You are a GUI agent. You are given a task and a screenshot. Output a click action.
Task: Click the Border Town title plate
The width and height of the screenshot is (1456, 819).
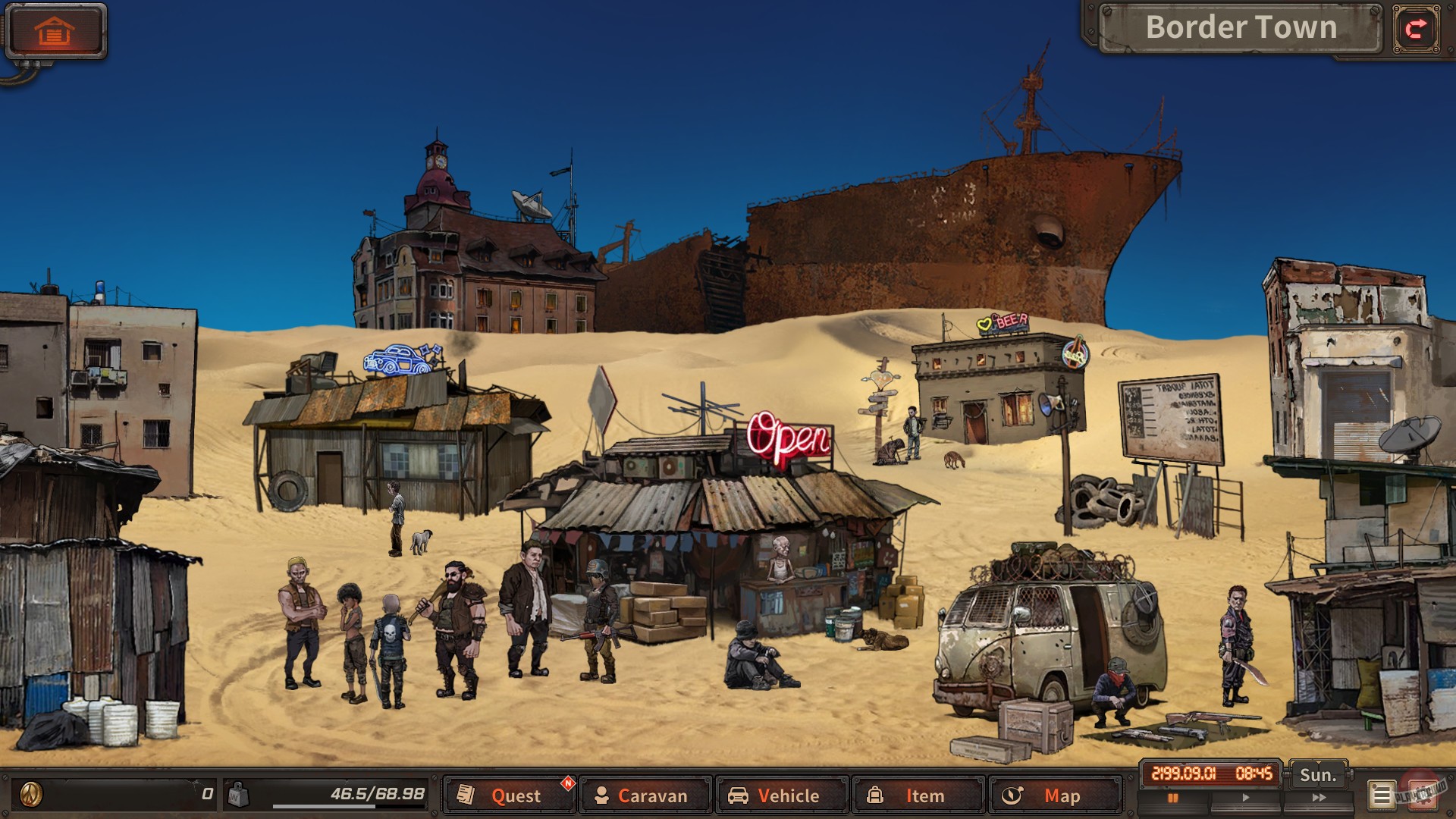click(x=1241, y=28)
